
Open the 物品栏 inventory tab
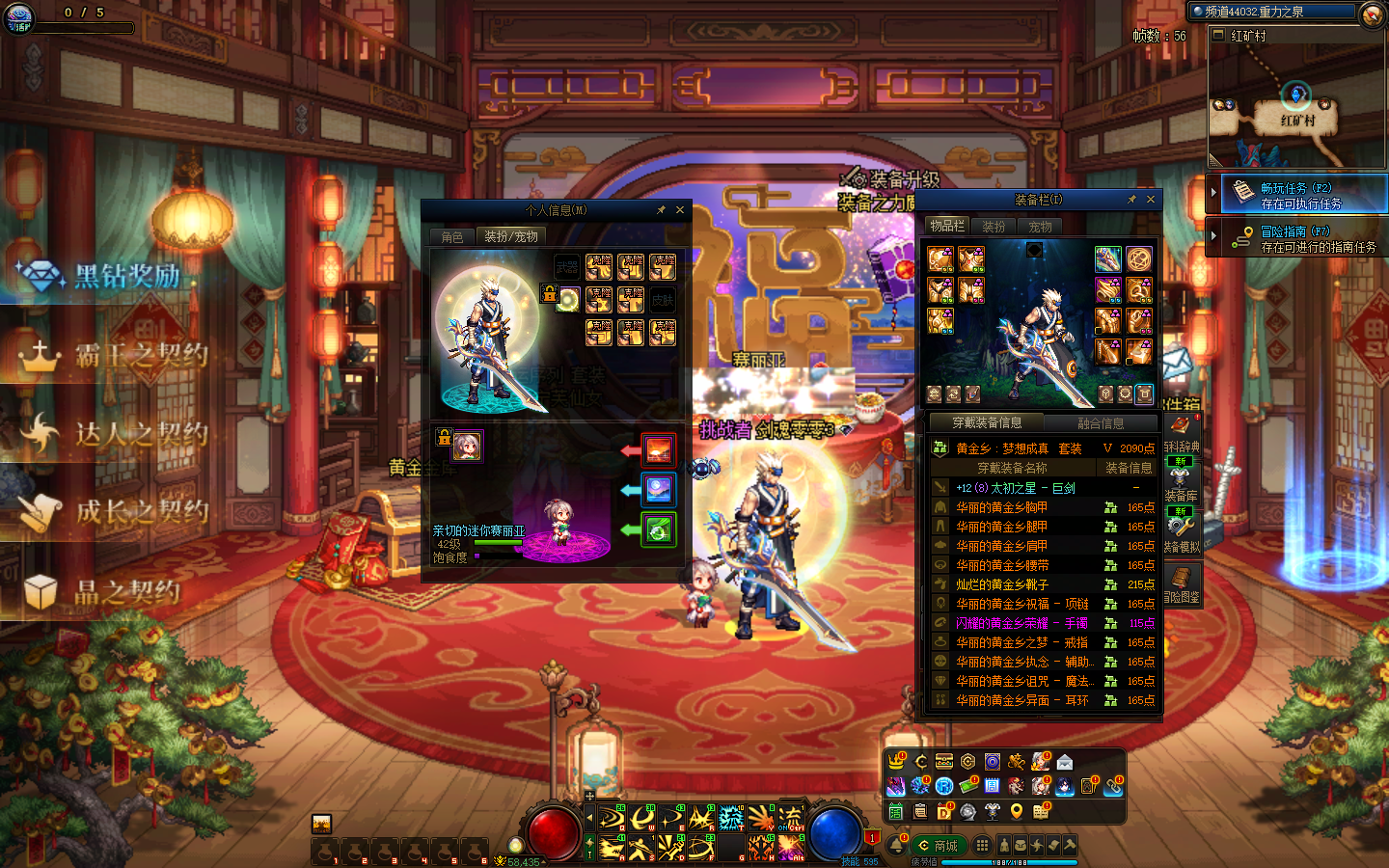[947, 226]
